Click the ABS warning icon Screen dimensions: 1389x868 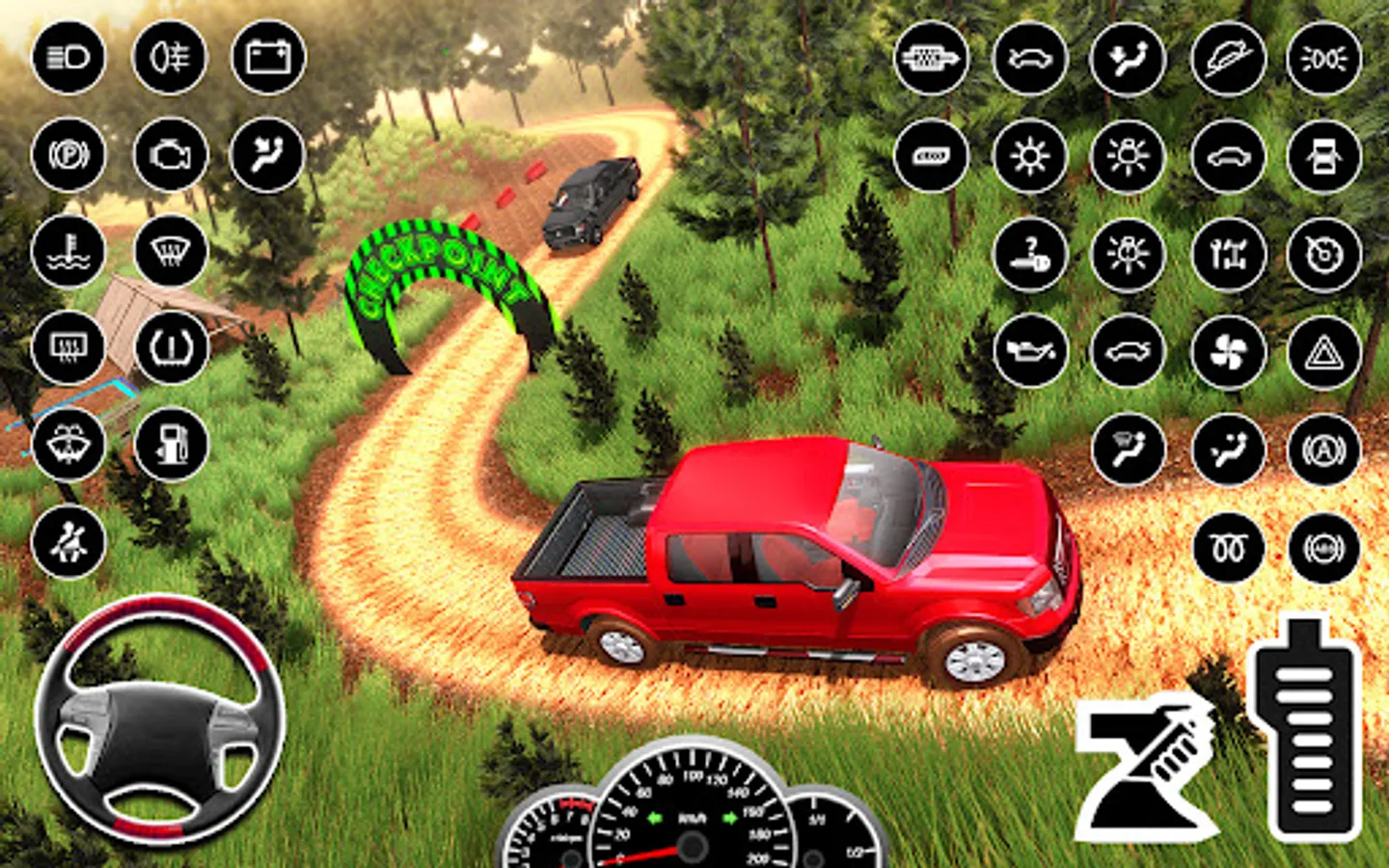point(1324,548)
